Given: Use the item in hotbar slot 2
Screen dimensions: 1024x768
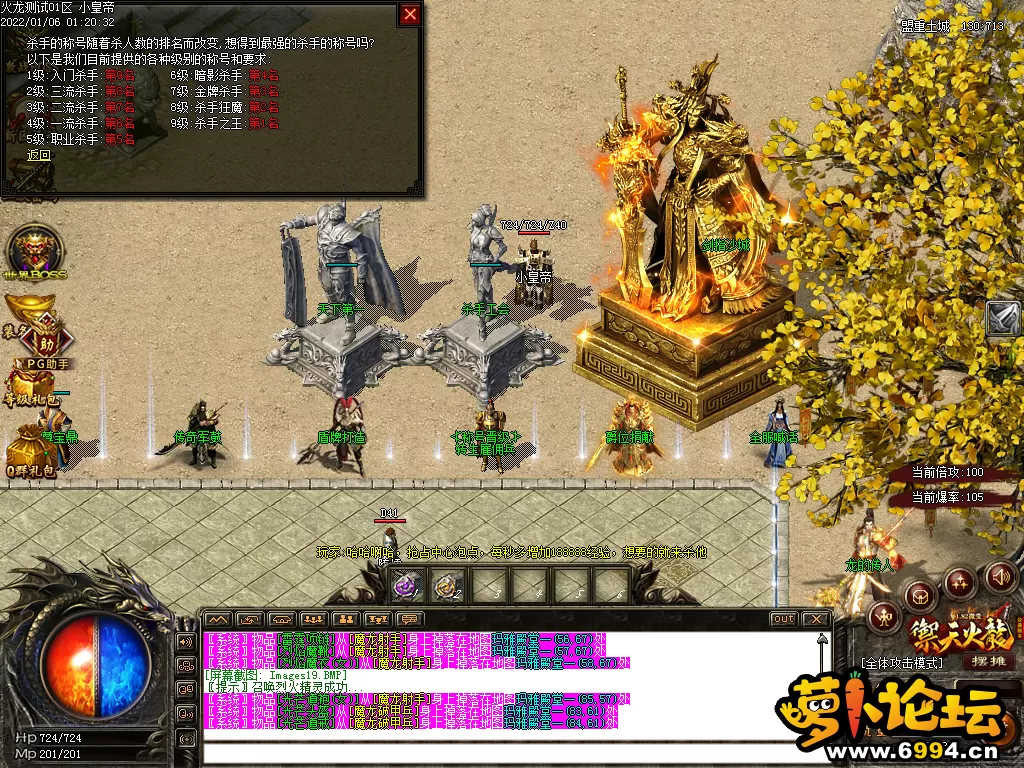Looking at the screenshot, I should click(x=447, y=585).
